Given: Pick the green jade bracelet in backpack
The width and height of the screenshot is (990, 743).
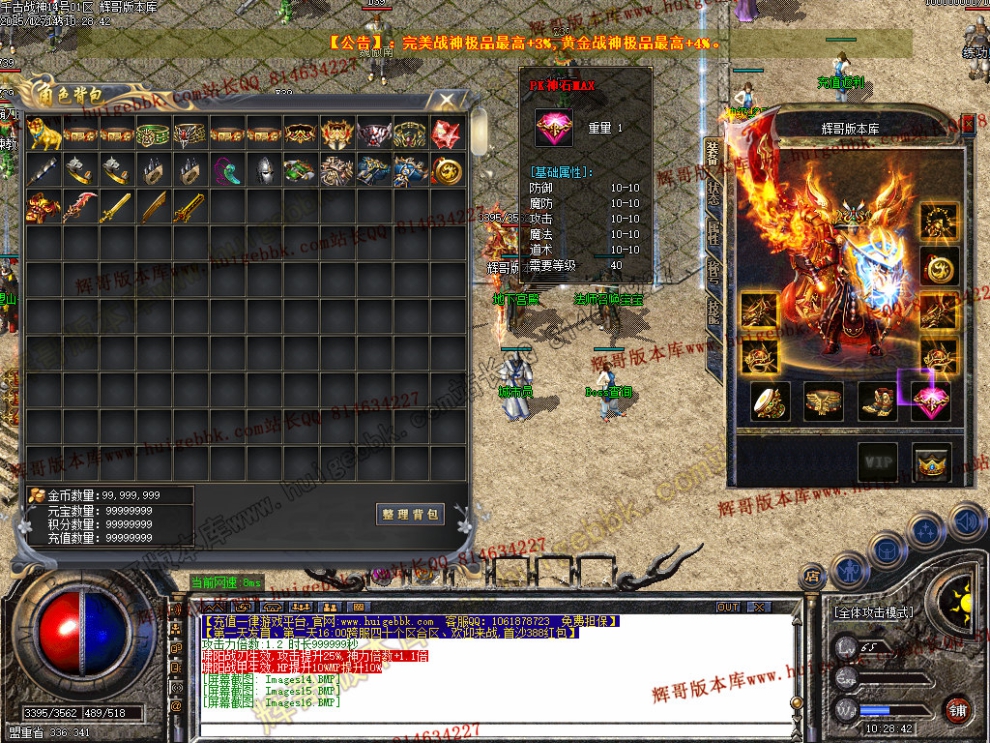Looking at the screenshot, I should coord(152,133).
